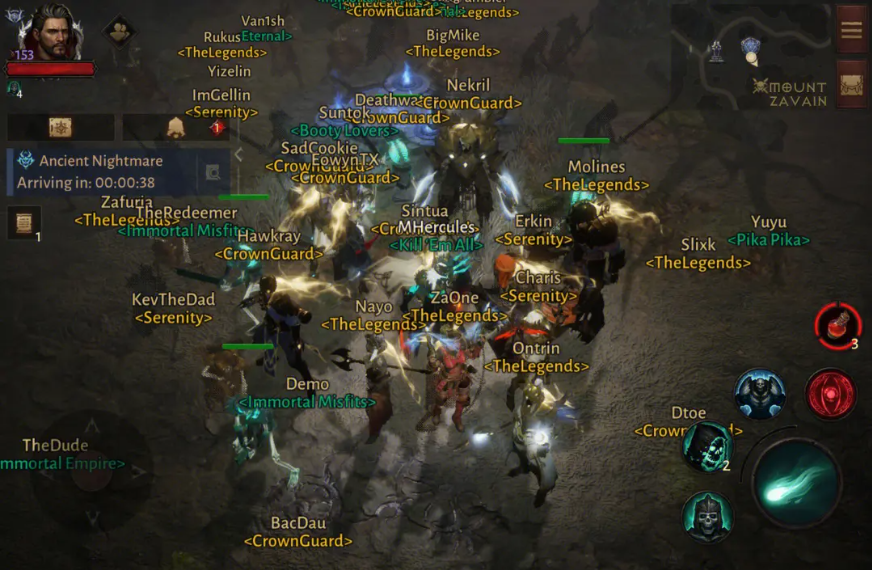The width and height of the screenshot is (872, 570).
Task: Collapse the quest tracker panel arrow
Action: tap(238, 154)
